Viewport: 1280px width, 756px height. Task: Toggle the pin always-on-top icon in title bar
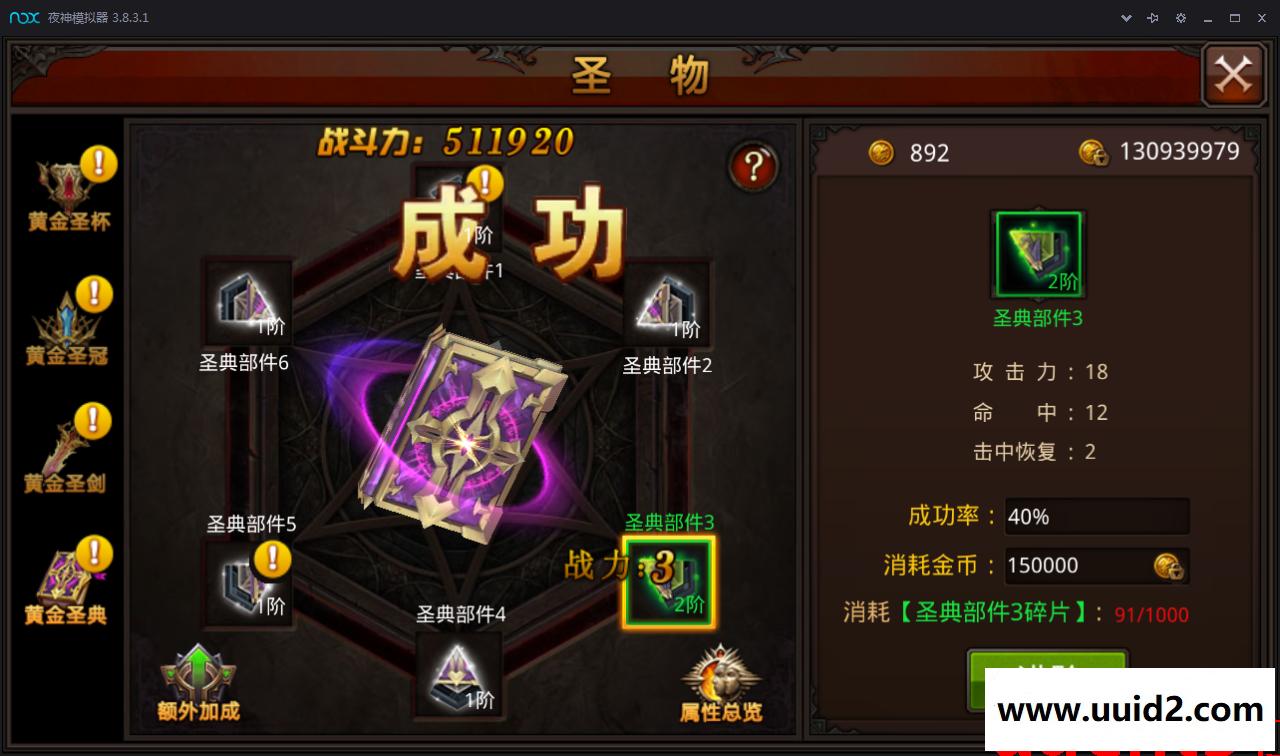pyautogui.click(x=1152, y=17)
